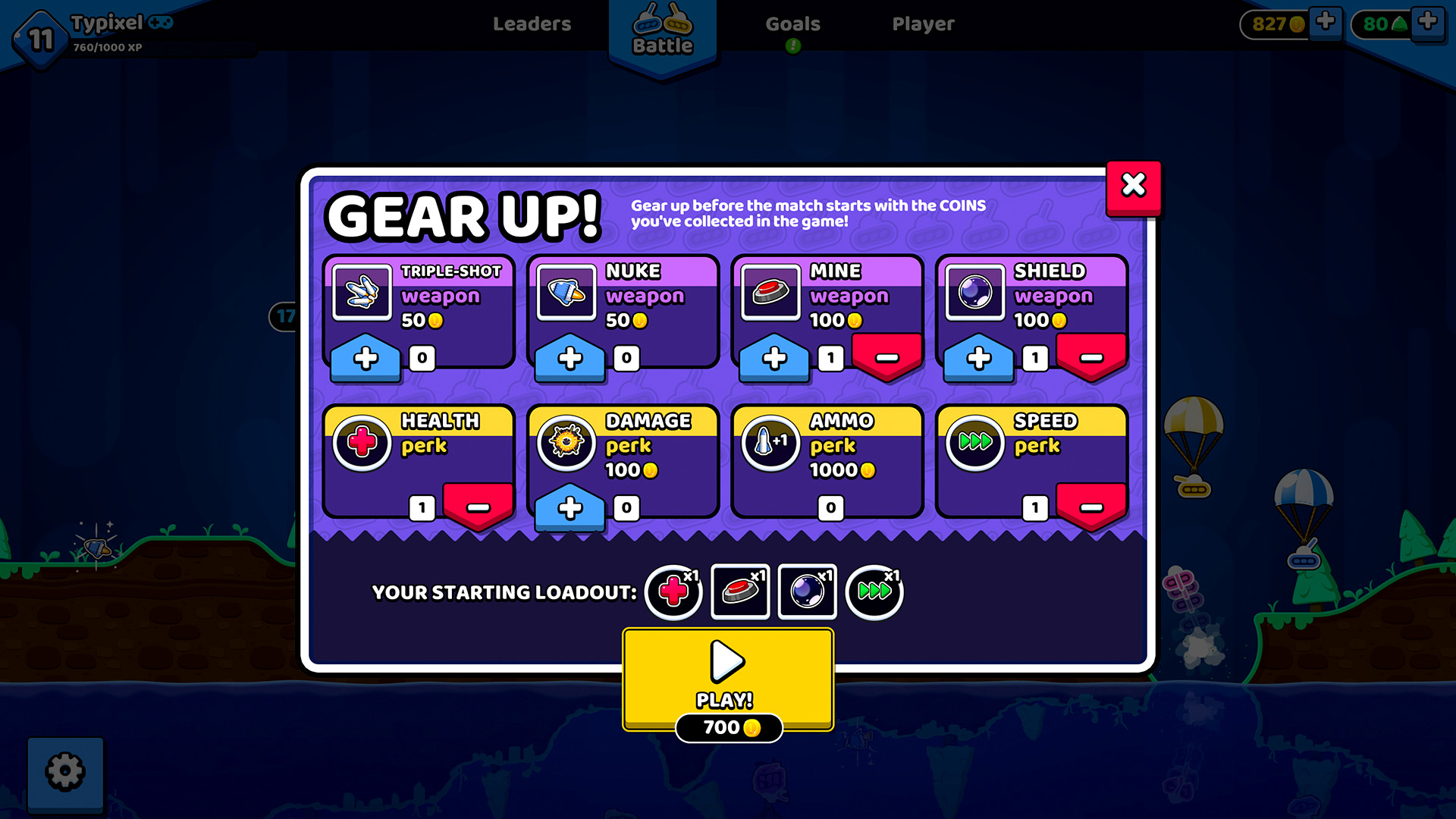
Task: Select the Health perk icon
Action: click(362, 444)
